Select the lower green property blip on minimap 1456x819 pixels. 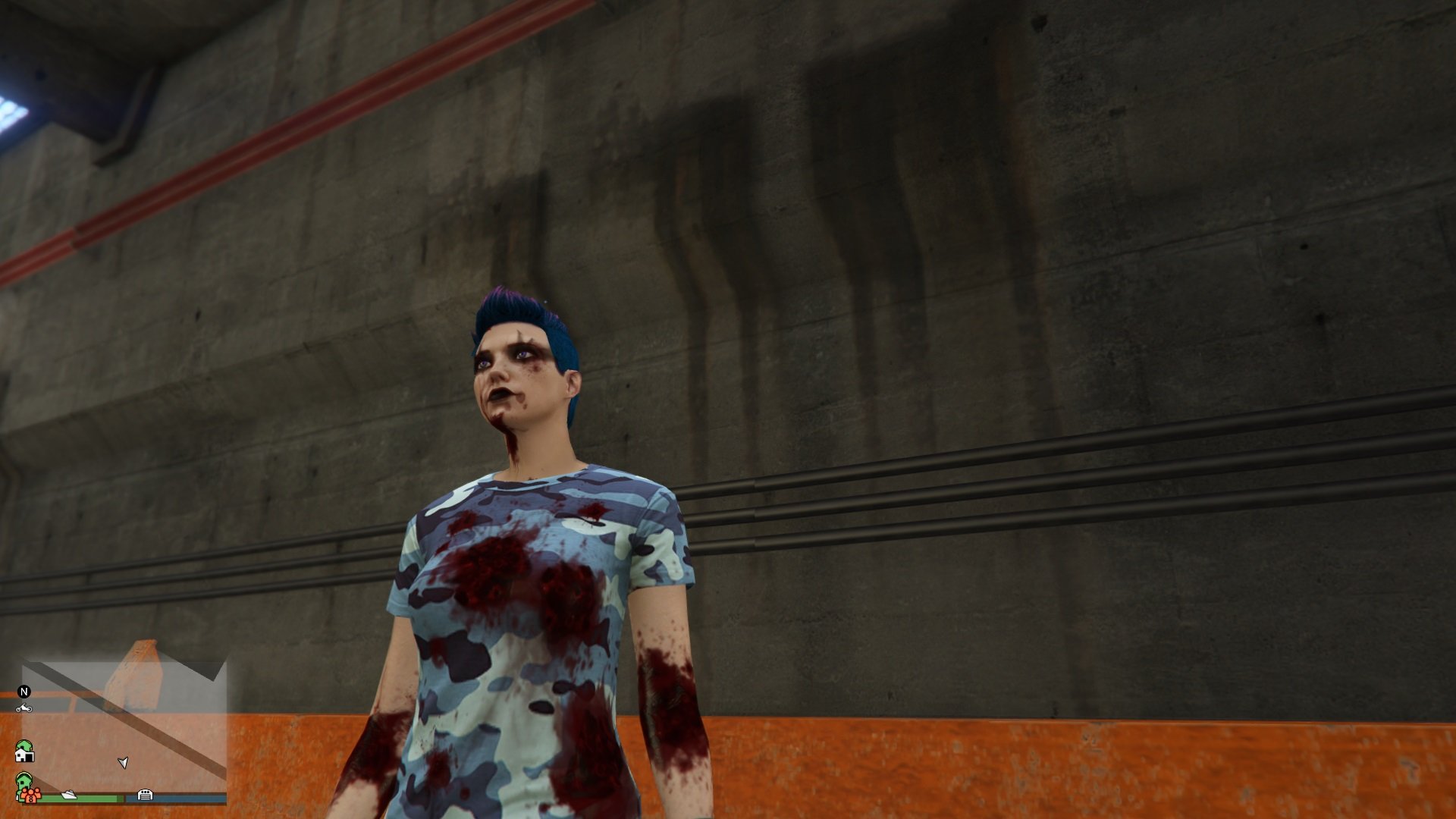24,781
